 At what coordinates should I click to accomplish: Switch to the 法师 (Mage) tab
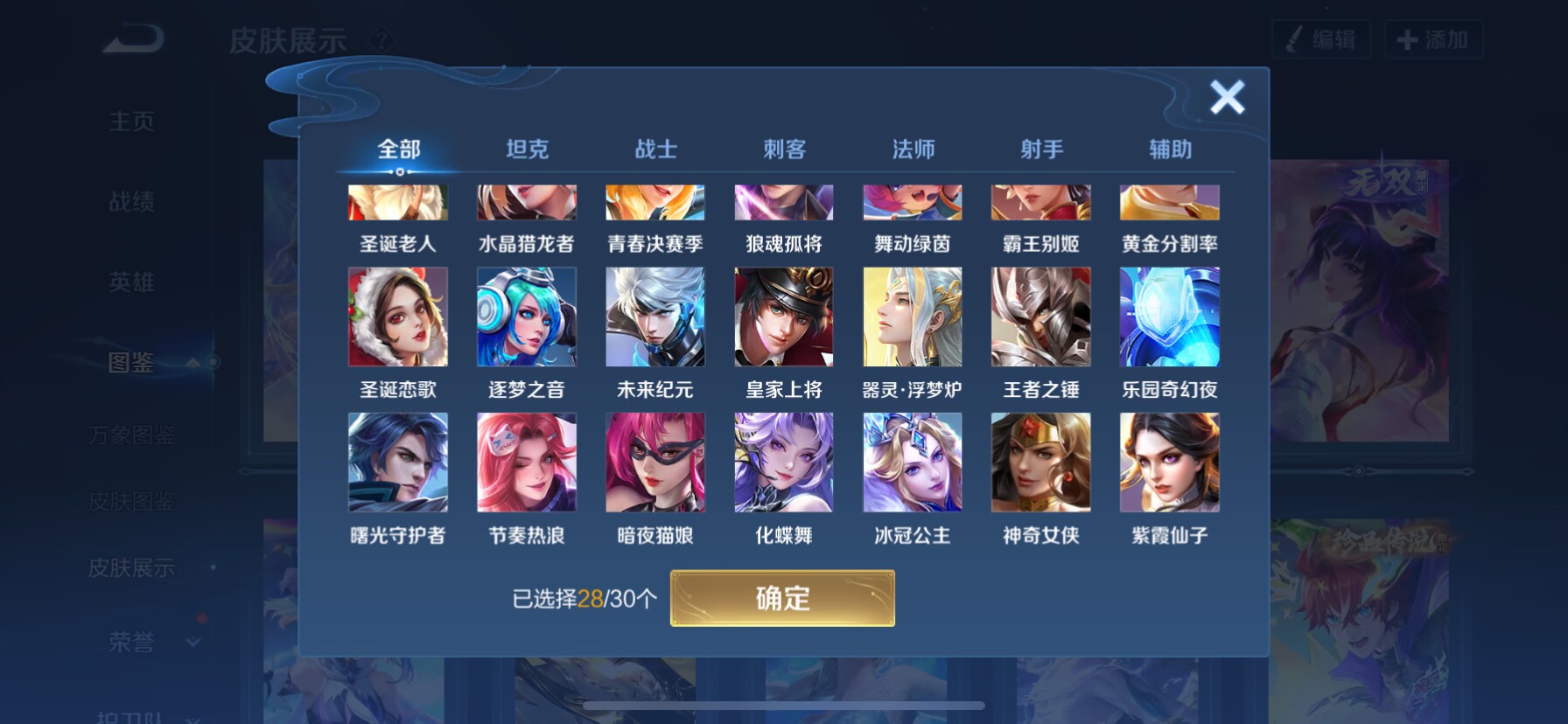(912, 150)
